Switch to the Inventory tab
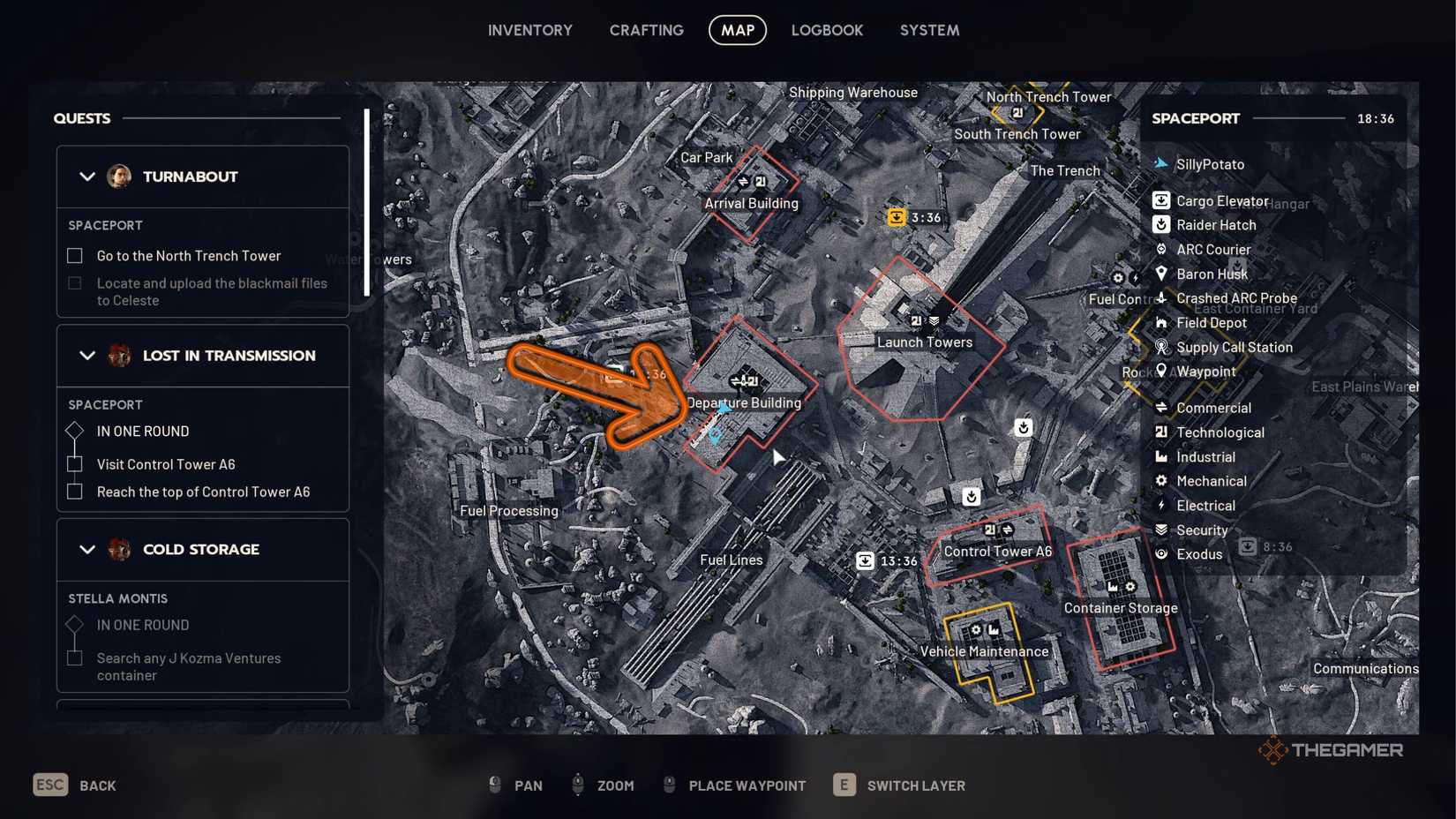The image size is (1456, 819). 530,29
